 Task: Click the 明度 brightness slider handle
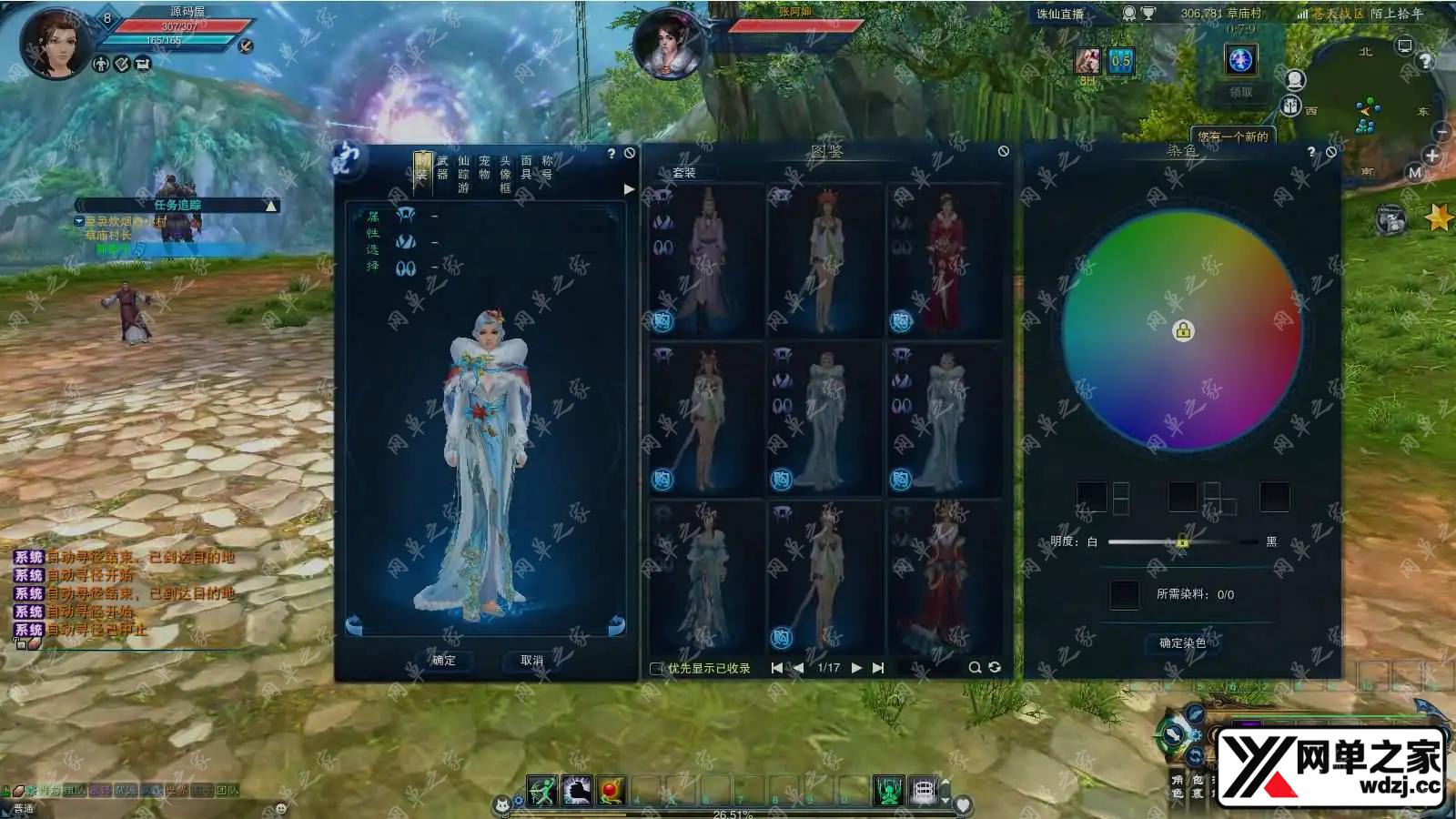[x=1182, y=542]
